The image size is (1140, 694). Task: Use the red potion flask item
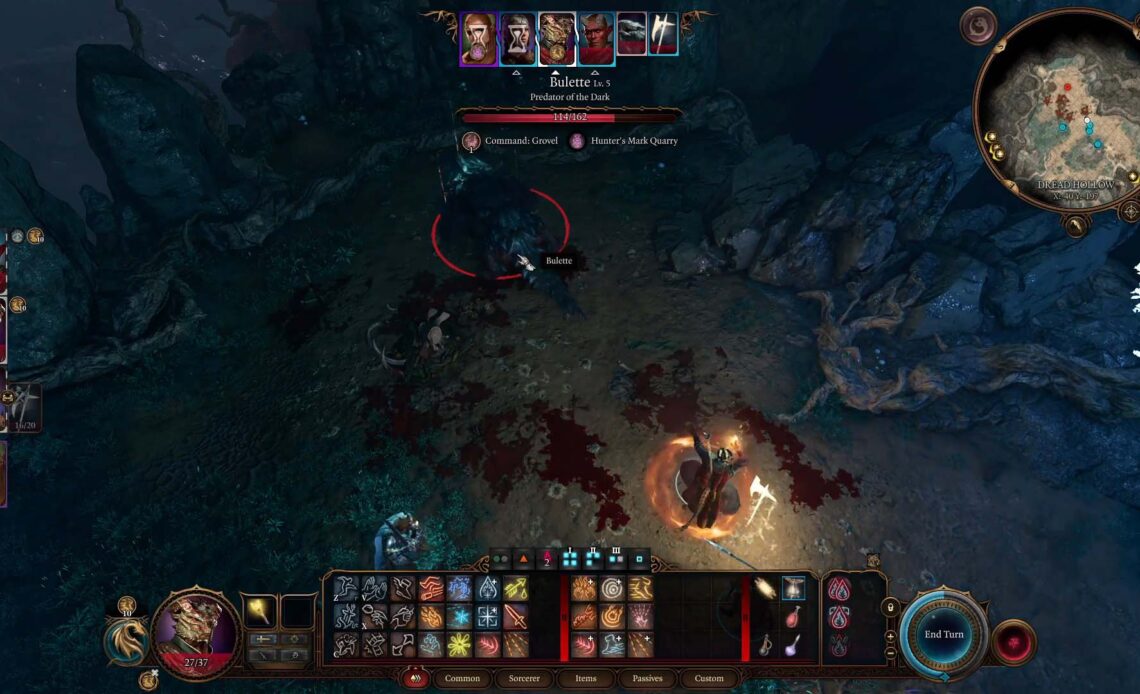pos(792,617)
